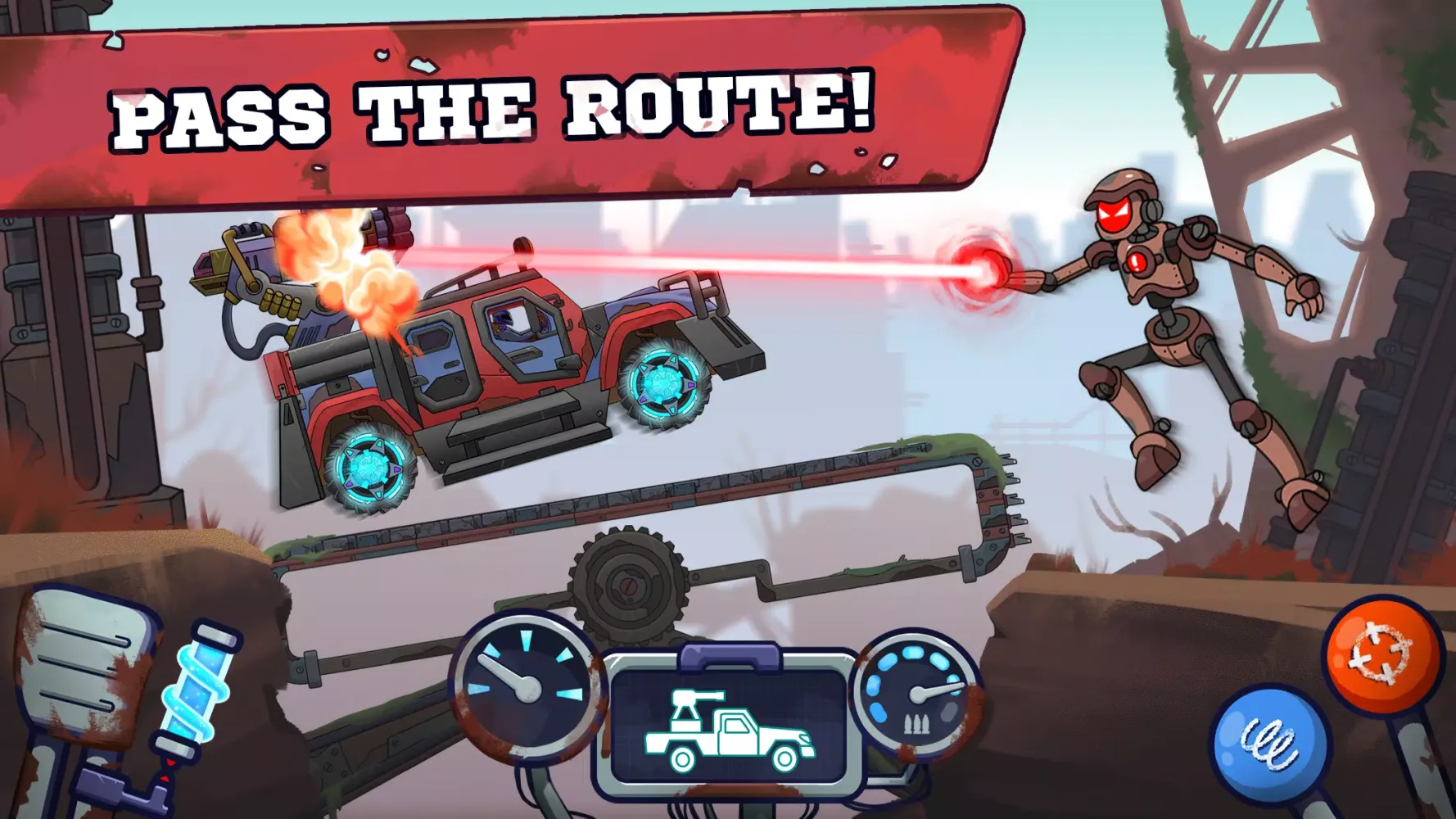Click the flamethrower mounted on the truck bed
Image resolution: width=1456 pixels, height=819 pixels.
[x=254, y=270]
